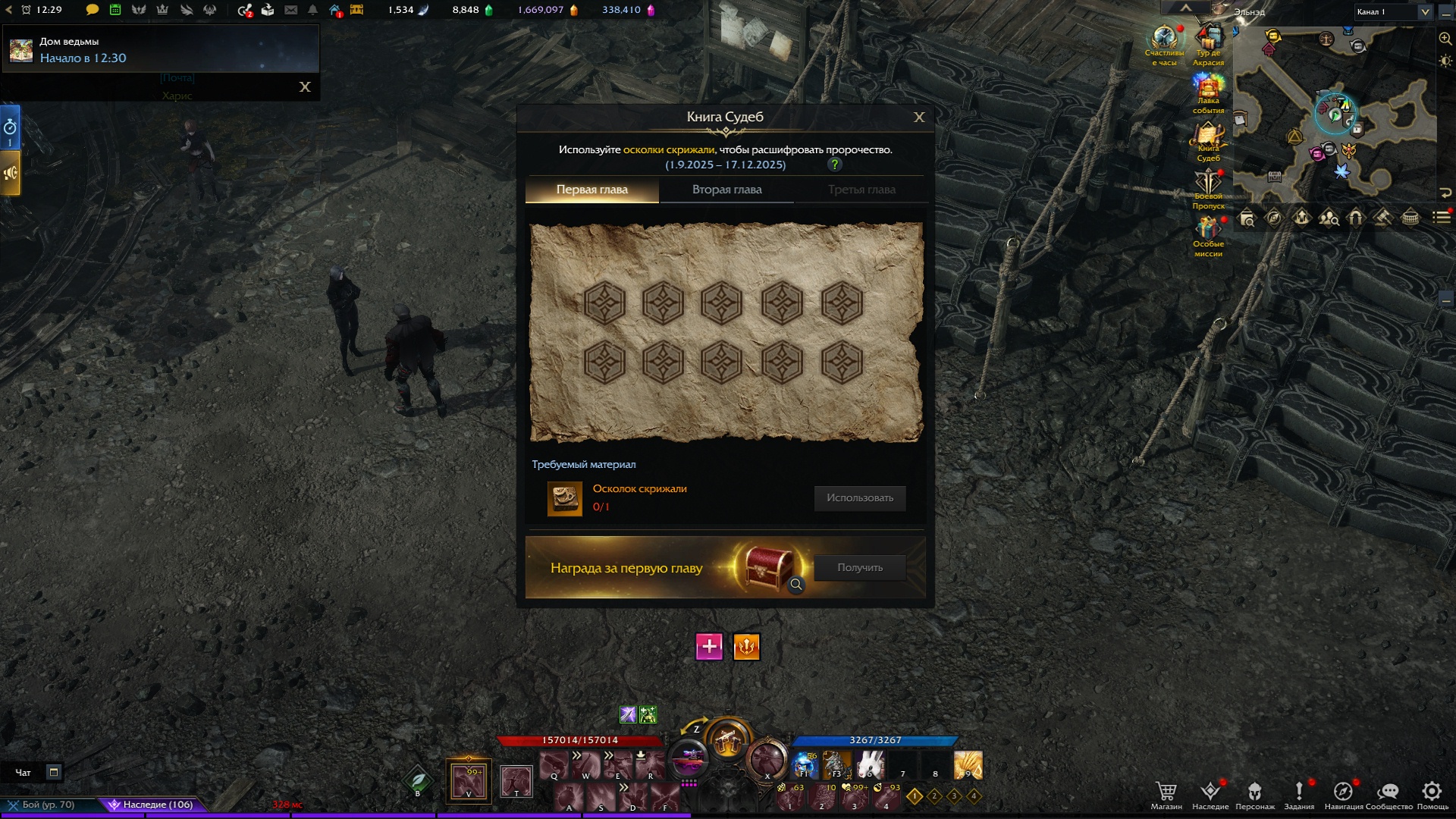Click the pink plus buff icon
Viewport: 1456px width, 819px height.
pyautogui.click(x=709, y=647)
